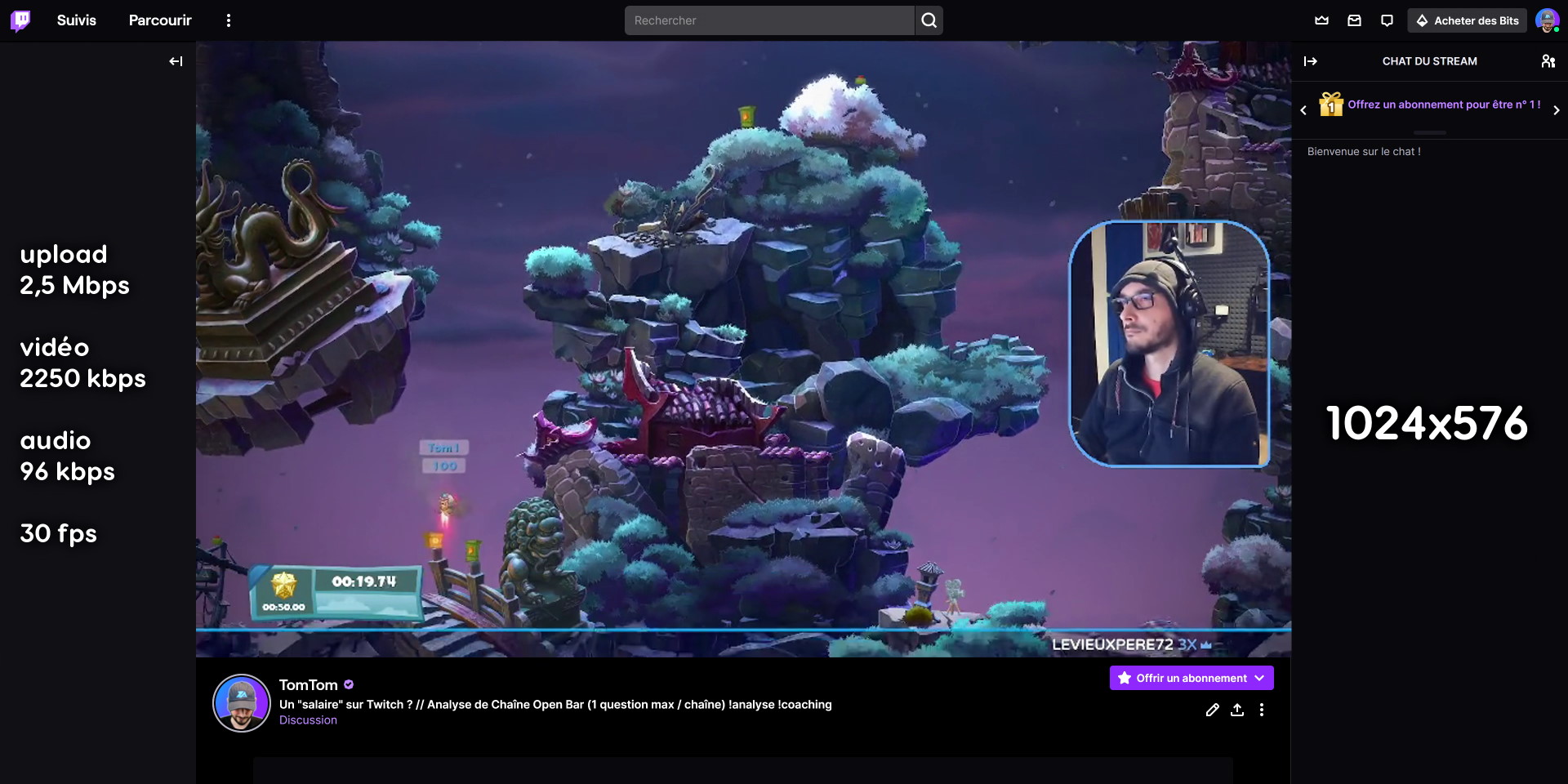The width and height of the screenshot is (1568, 784).
Task: Focus the Rechercher search field
Action: click(768, 20)
